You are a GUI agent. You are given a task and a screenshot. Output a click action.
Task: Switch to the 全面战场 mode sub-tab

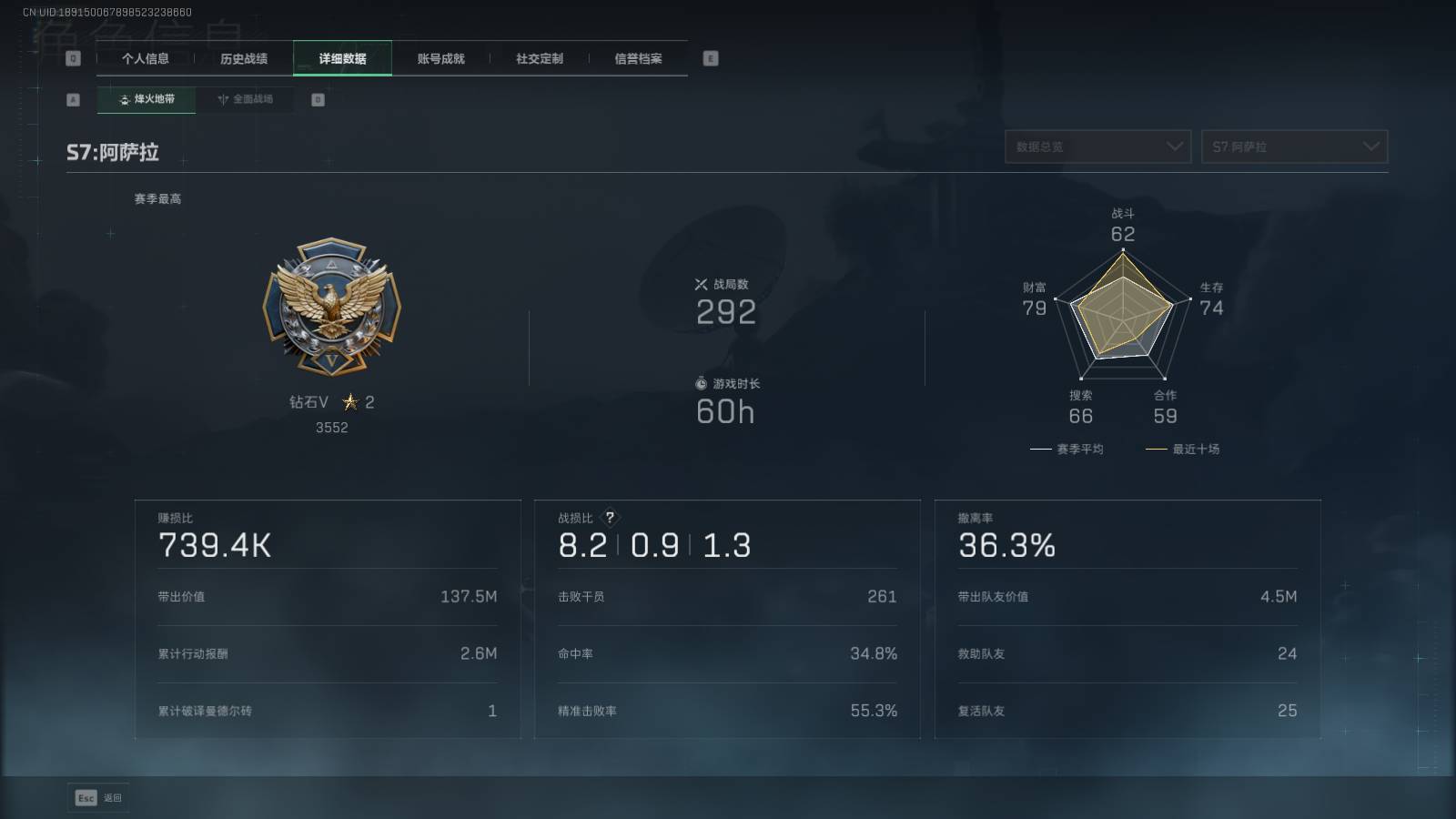[x=245, y=99]
